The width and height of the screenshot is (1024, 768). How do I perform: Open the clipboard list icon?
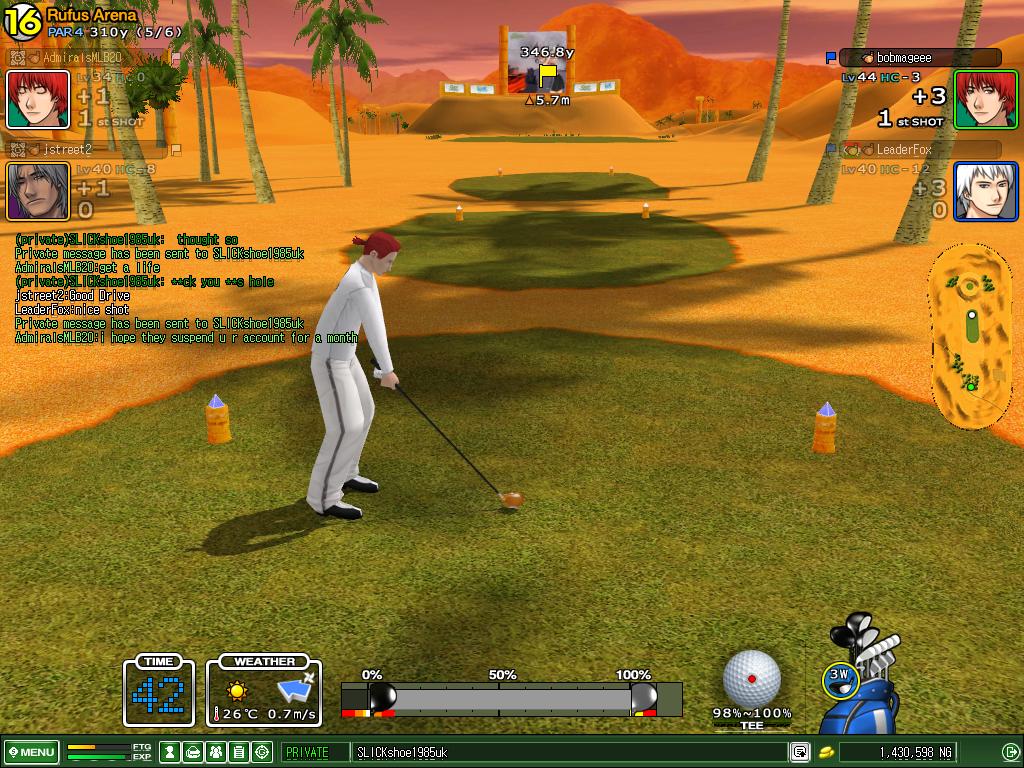(x=239, y=752)
